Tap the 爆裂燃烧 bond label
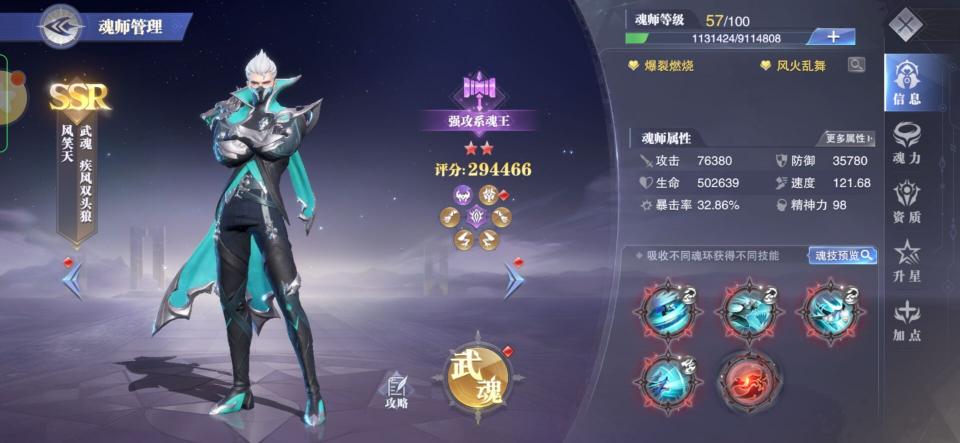Image resolution: width=960 pixels, height=443 pixels. coord(660,66)
